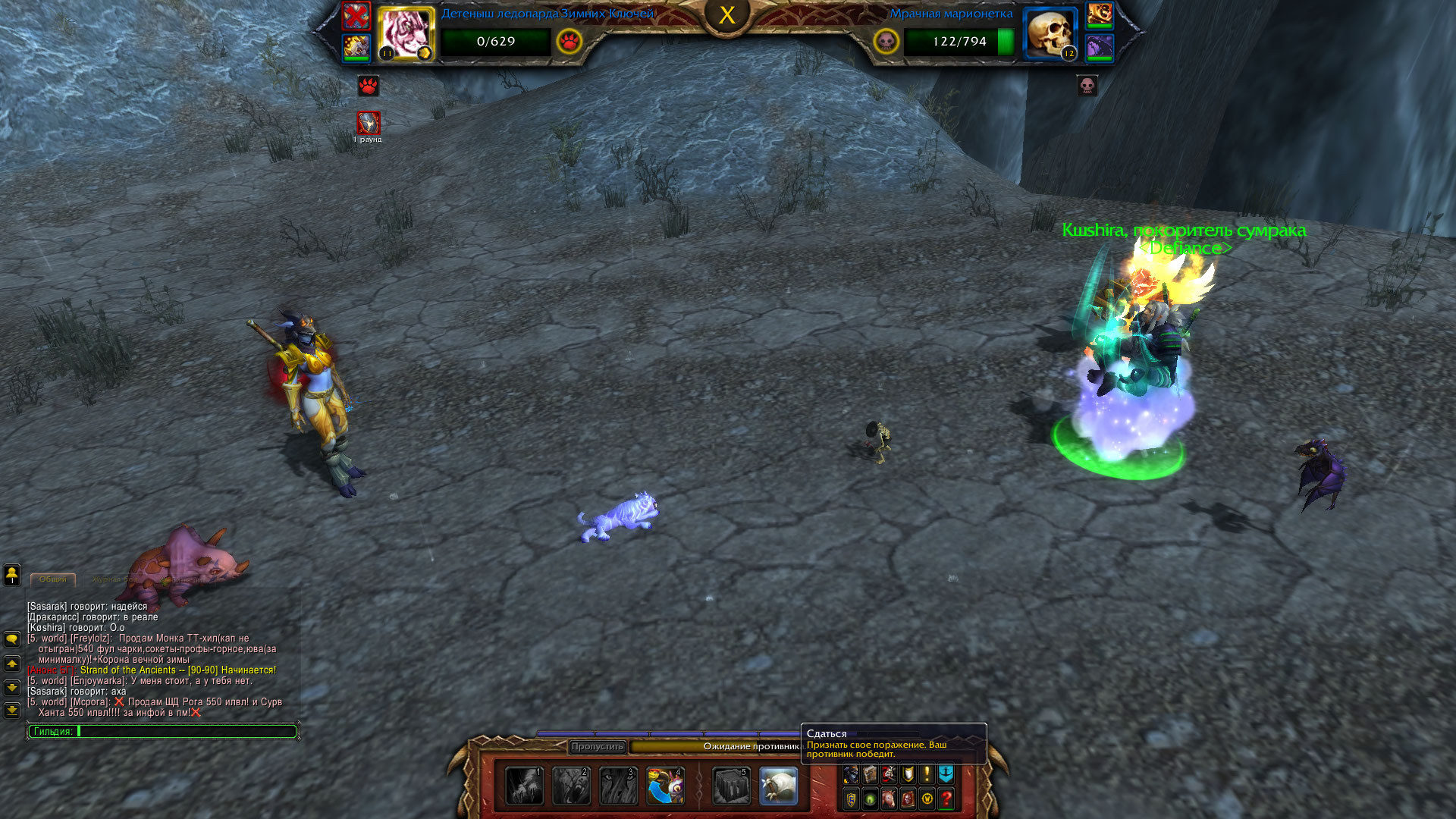This screenshot has height=819, width=1456.
Task: Select the snow leopard cub portrait
Action: coord(405,33)
